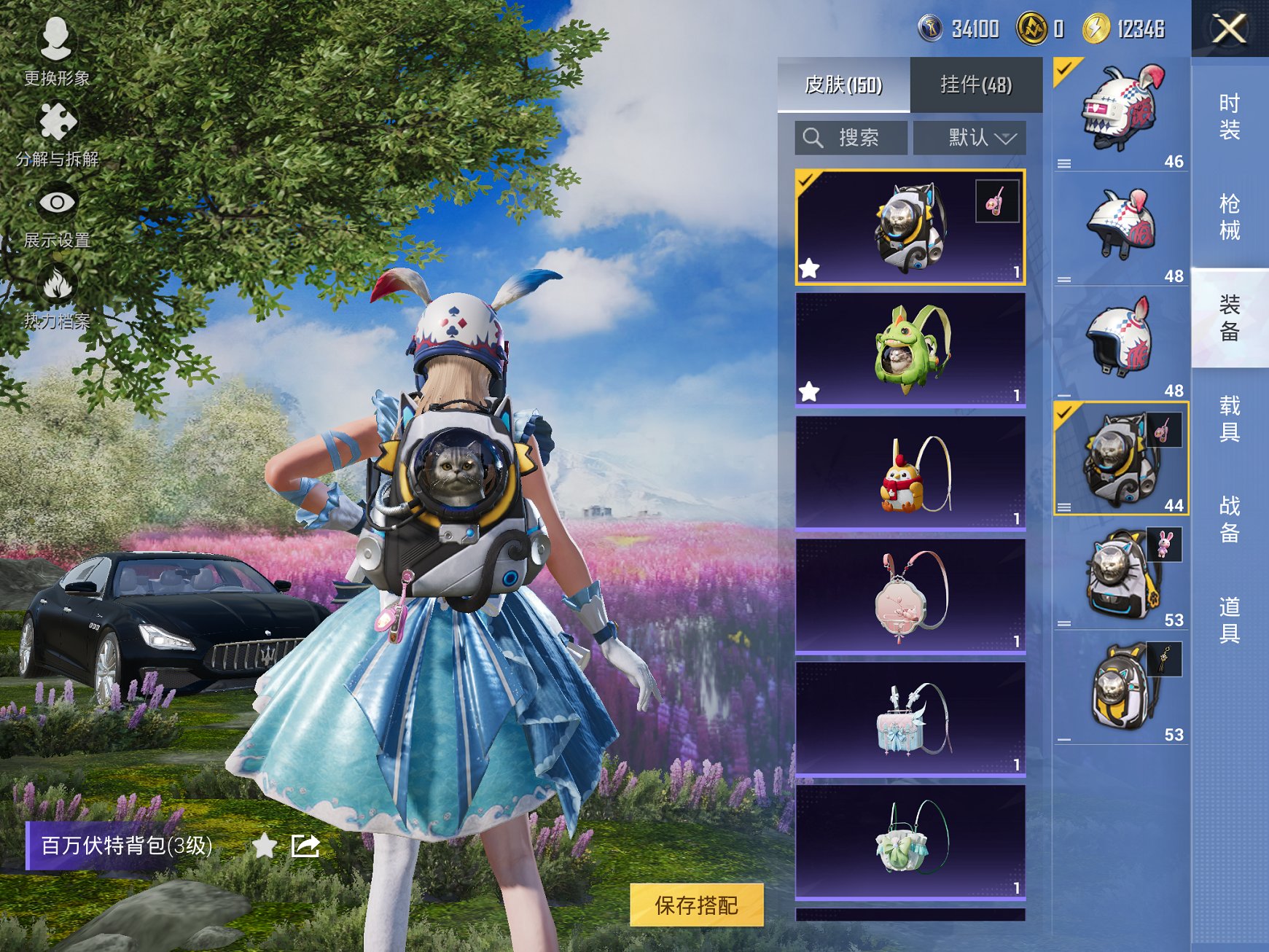Open 分解与拆解 dismantle menu
Image resolution: width=1269 pixels, height=952 pixels.
(57, 133)
